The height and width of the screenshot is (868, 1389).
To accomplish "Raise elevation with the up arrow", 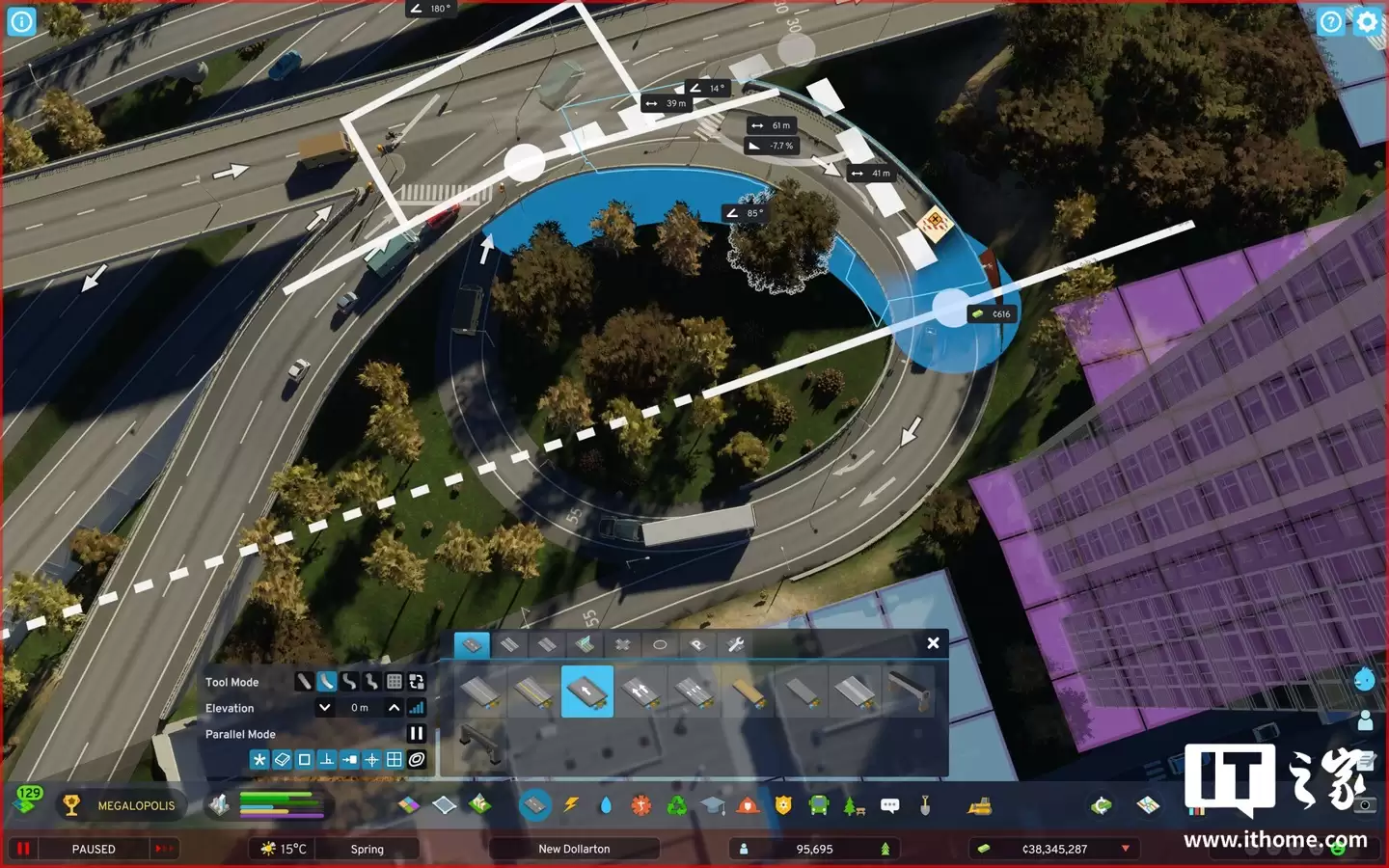I will [x=394, y=708].
